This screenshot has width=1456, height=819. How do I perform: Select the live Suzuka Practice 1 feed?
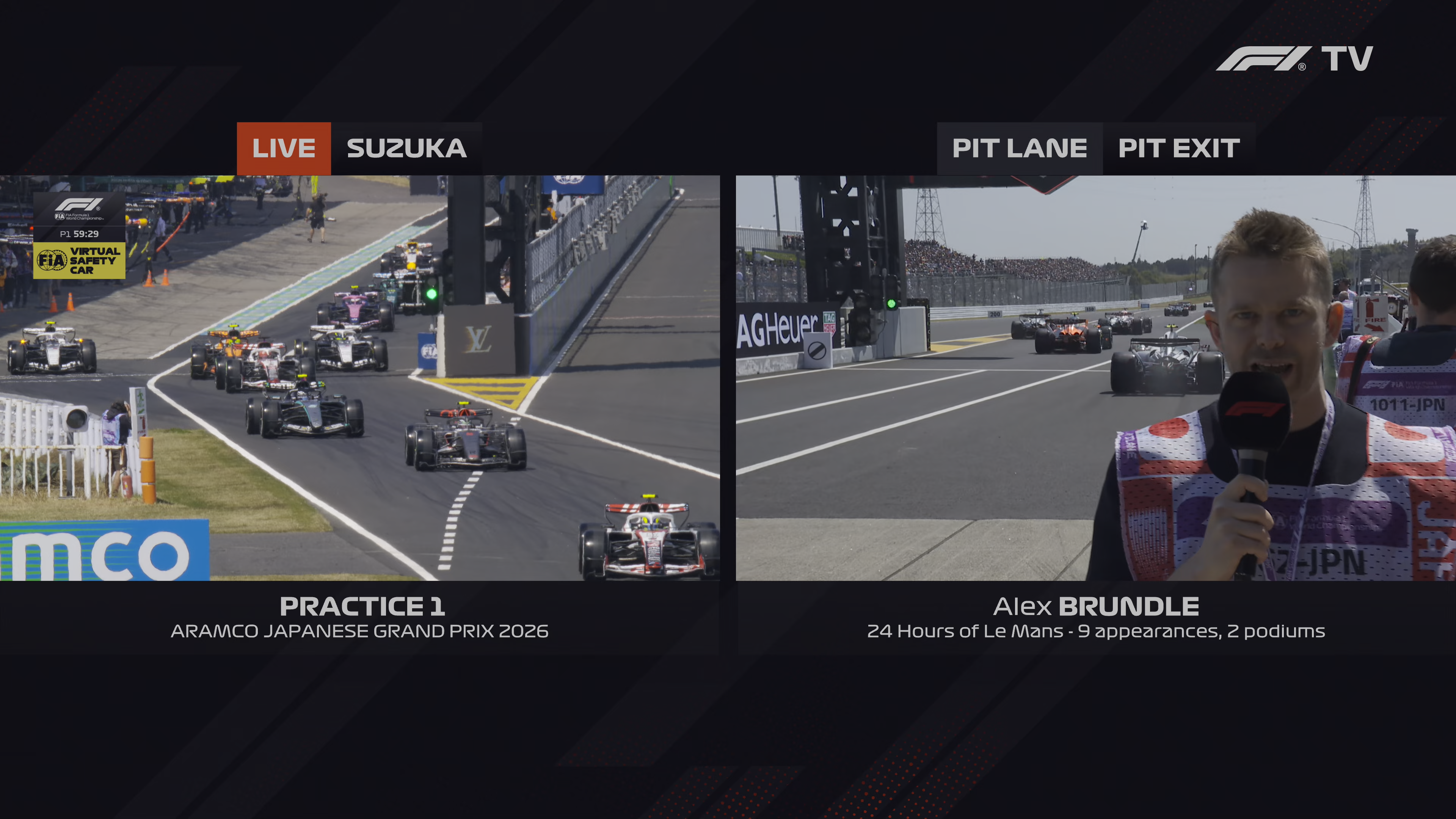point(360,378)
